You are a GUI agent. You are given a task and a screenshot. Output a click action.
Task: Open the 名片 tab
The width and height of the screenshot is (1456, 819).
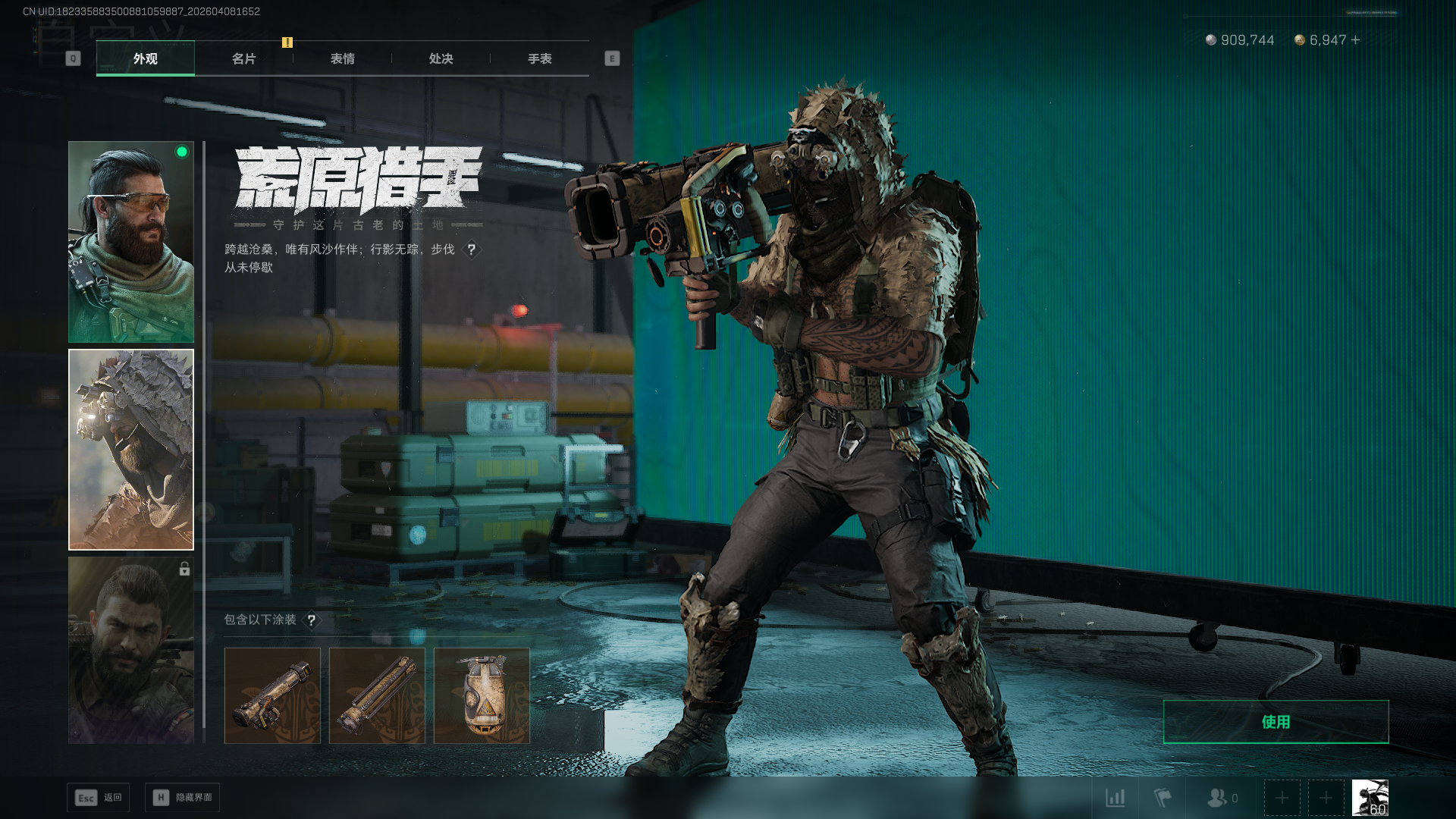tap(243, 58)
